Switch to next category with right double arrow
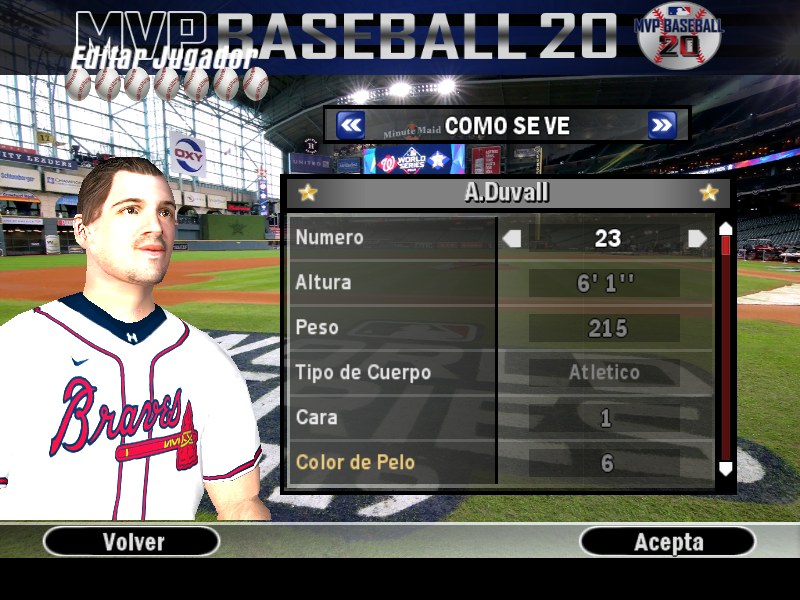The height and width of the screenshot is (600, 800). pos(662,125)
